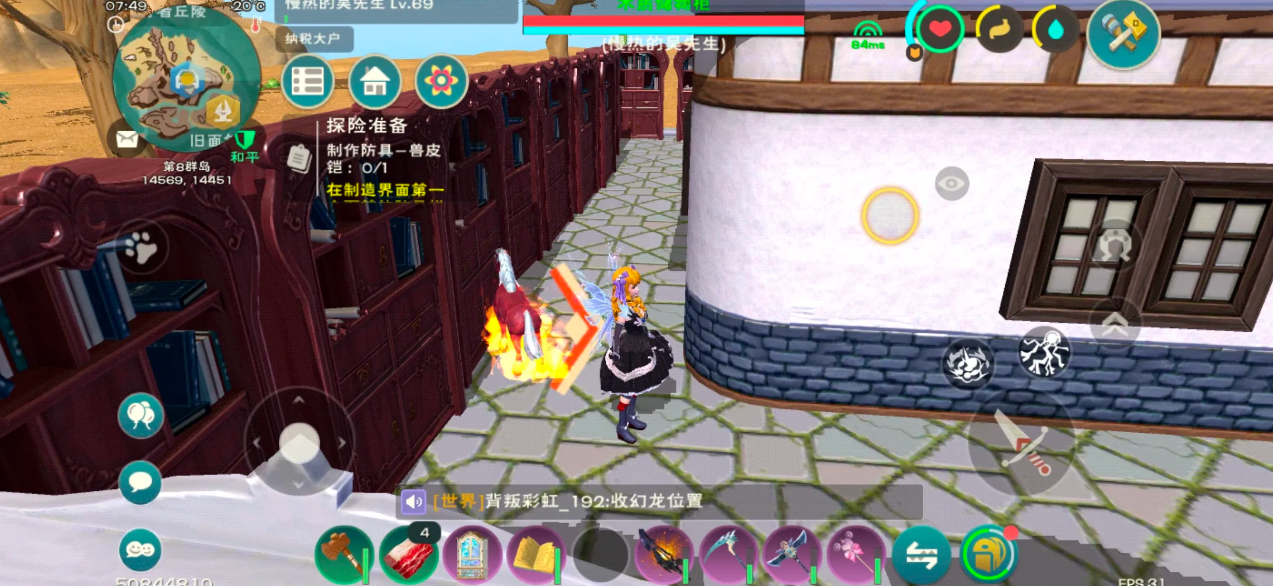
Task: Open the mail envelope icon
Action: (x=128, y=139)
